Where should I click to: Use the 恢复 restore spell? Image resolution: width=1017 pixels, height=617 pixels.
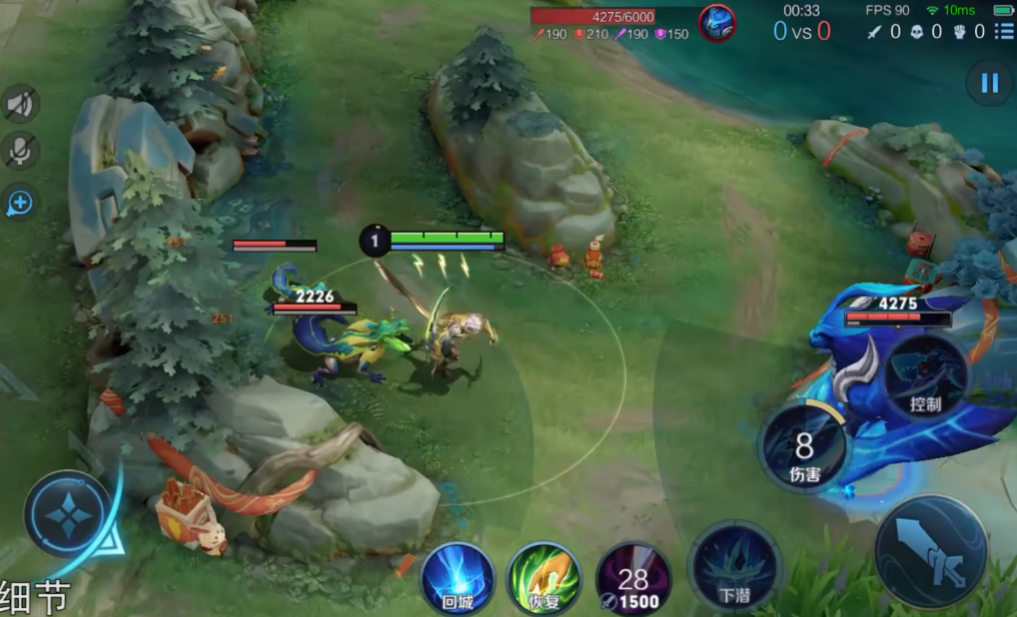[544, 578]
